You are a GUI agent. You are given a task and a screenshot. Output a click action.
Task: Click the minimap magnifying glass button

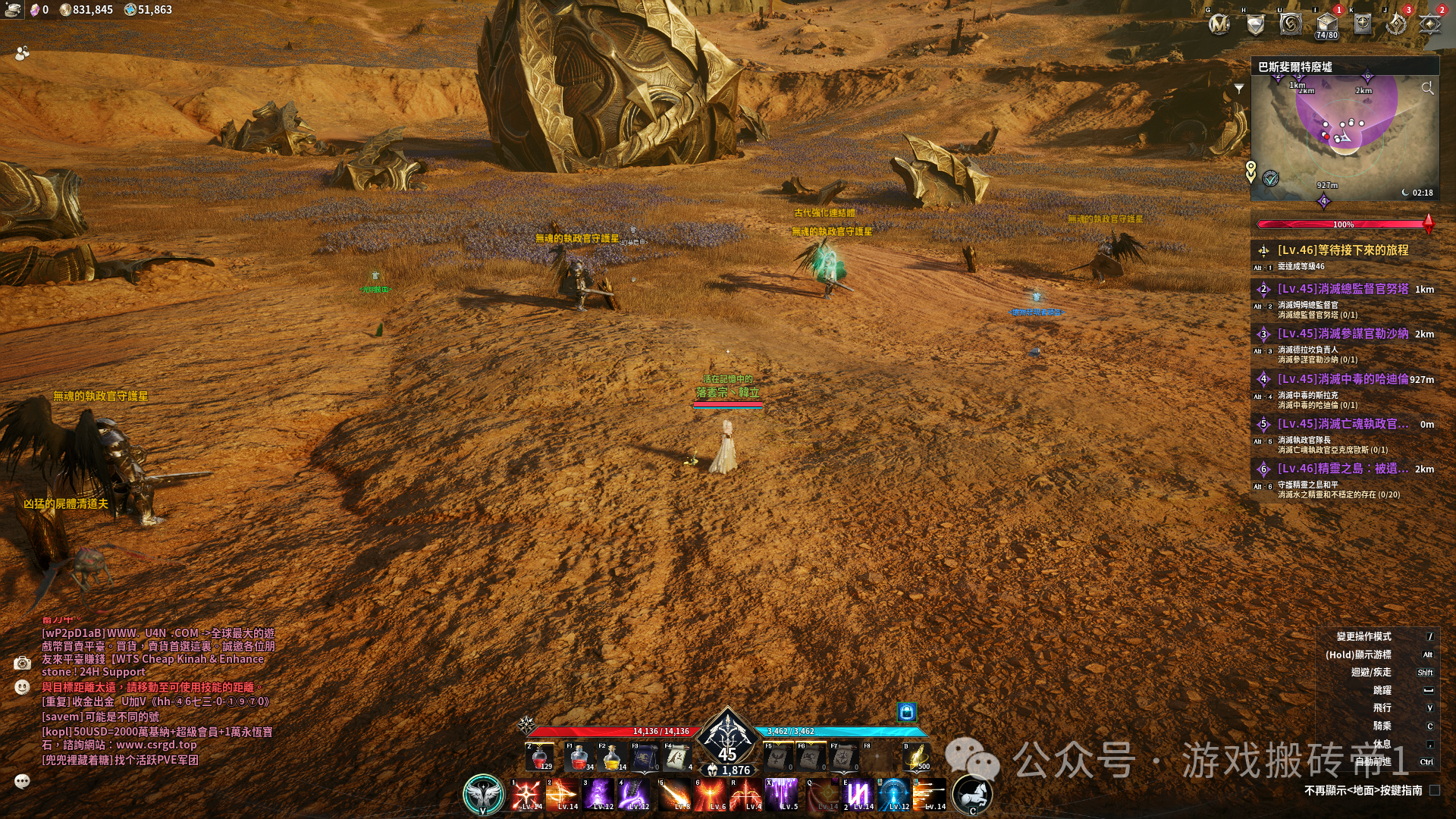(1427, 89)
